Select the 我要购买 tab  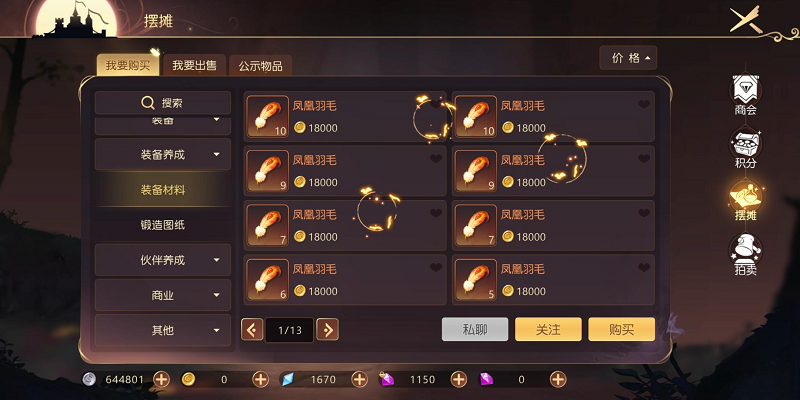[127, 66]
